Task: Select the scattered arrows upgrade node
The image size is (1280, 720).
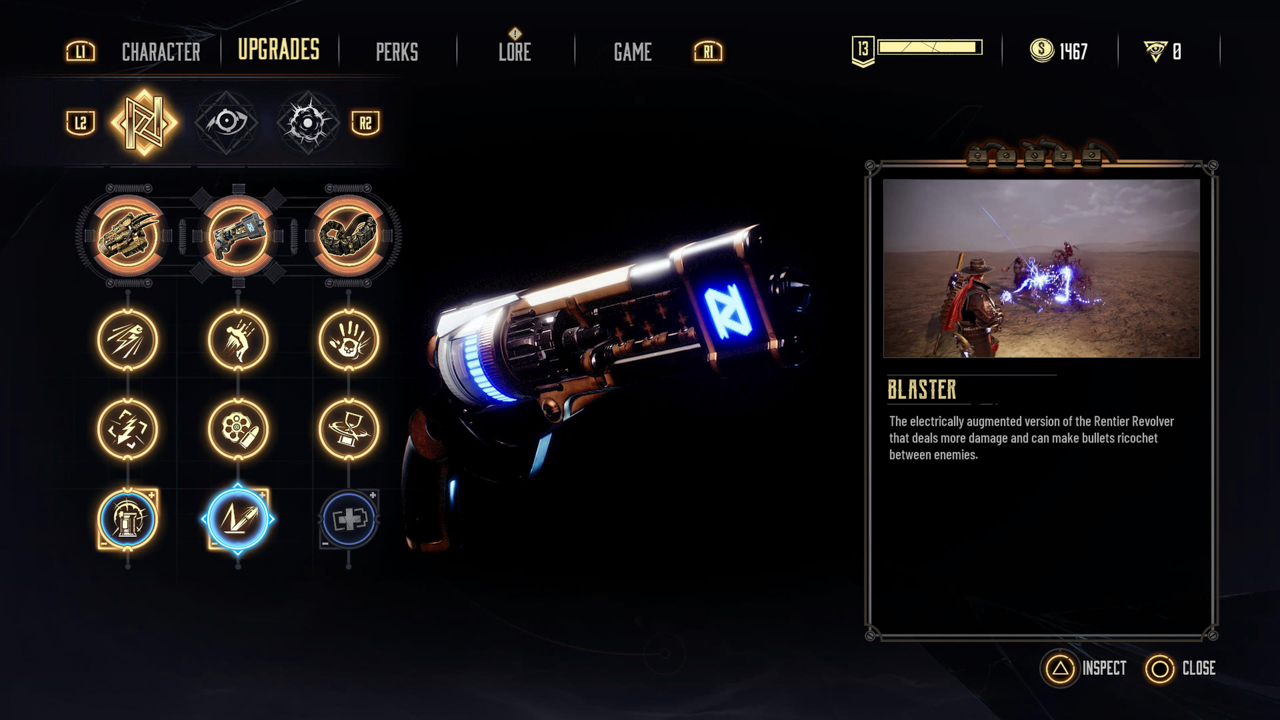Action: click(x=128, y=430)
